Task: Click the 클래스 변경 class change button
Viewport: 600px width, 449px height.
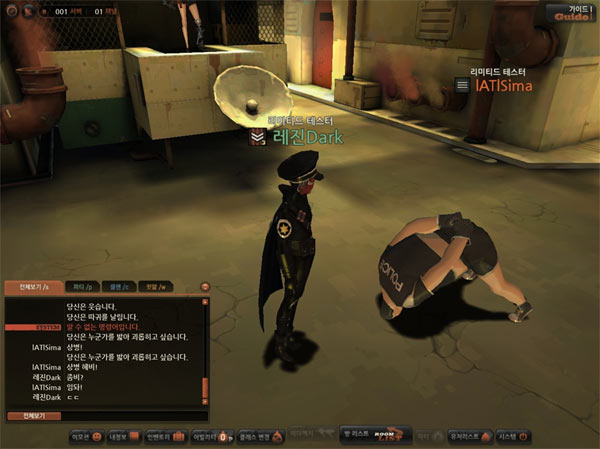Action: click(254, 437)
